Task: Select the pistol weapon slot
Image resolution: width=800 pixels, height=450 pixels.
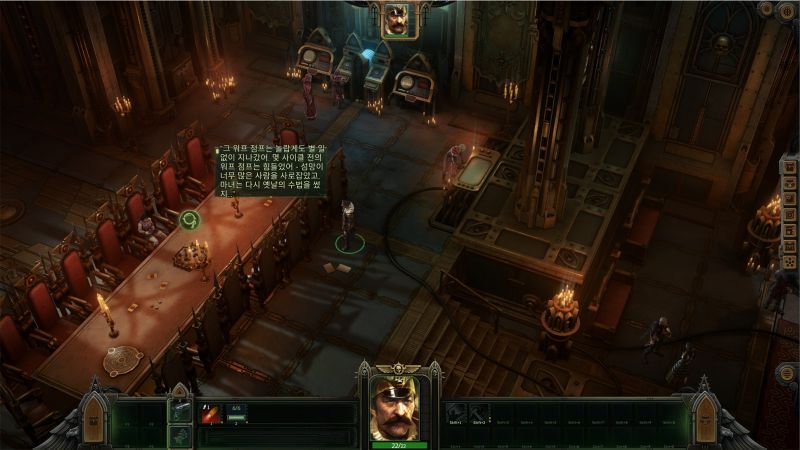Action: [x=180, y=410]
